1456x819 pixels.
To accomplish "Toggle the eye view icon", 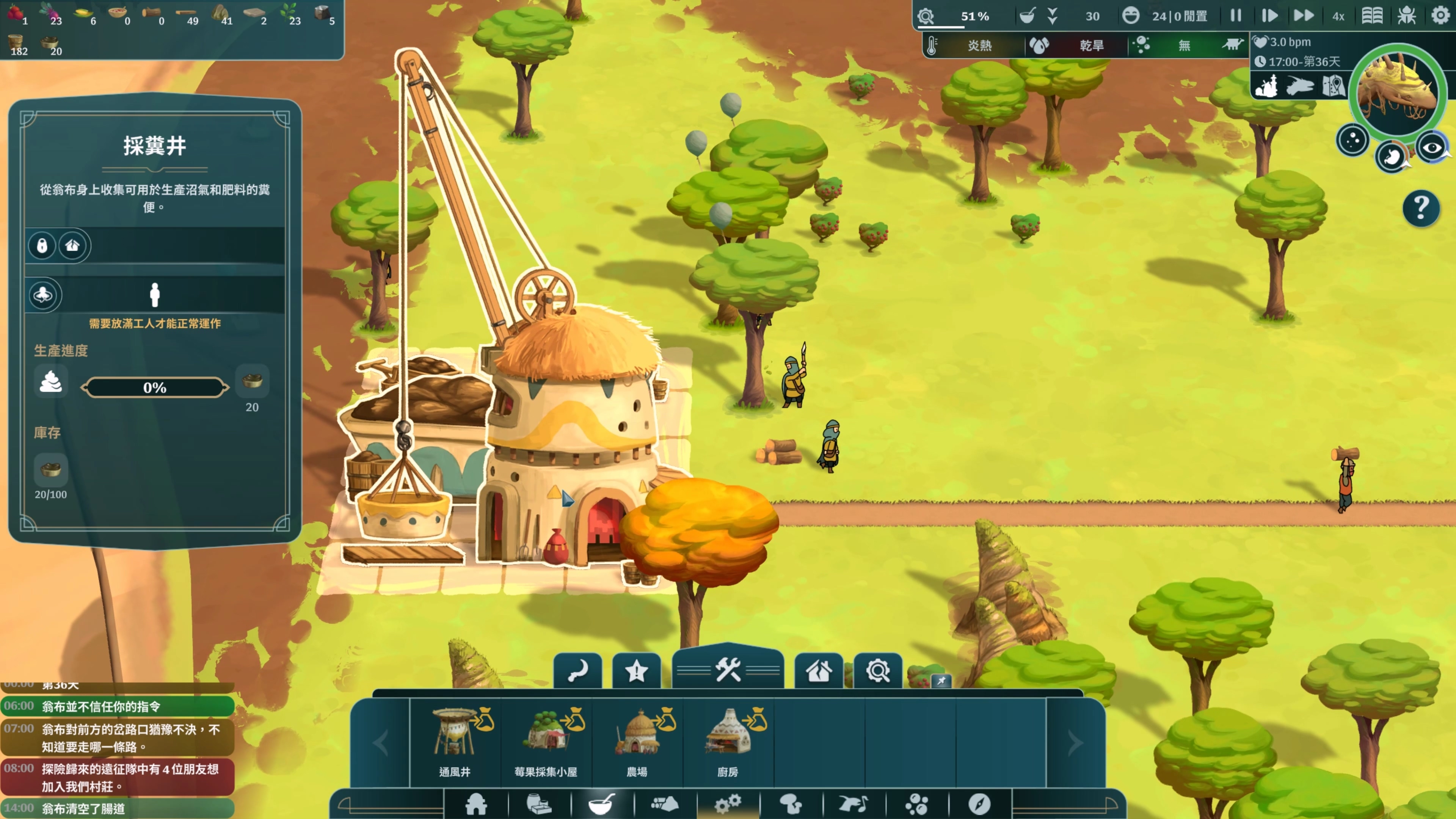I will [x=1432, y=148].
